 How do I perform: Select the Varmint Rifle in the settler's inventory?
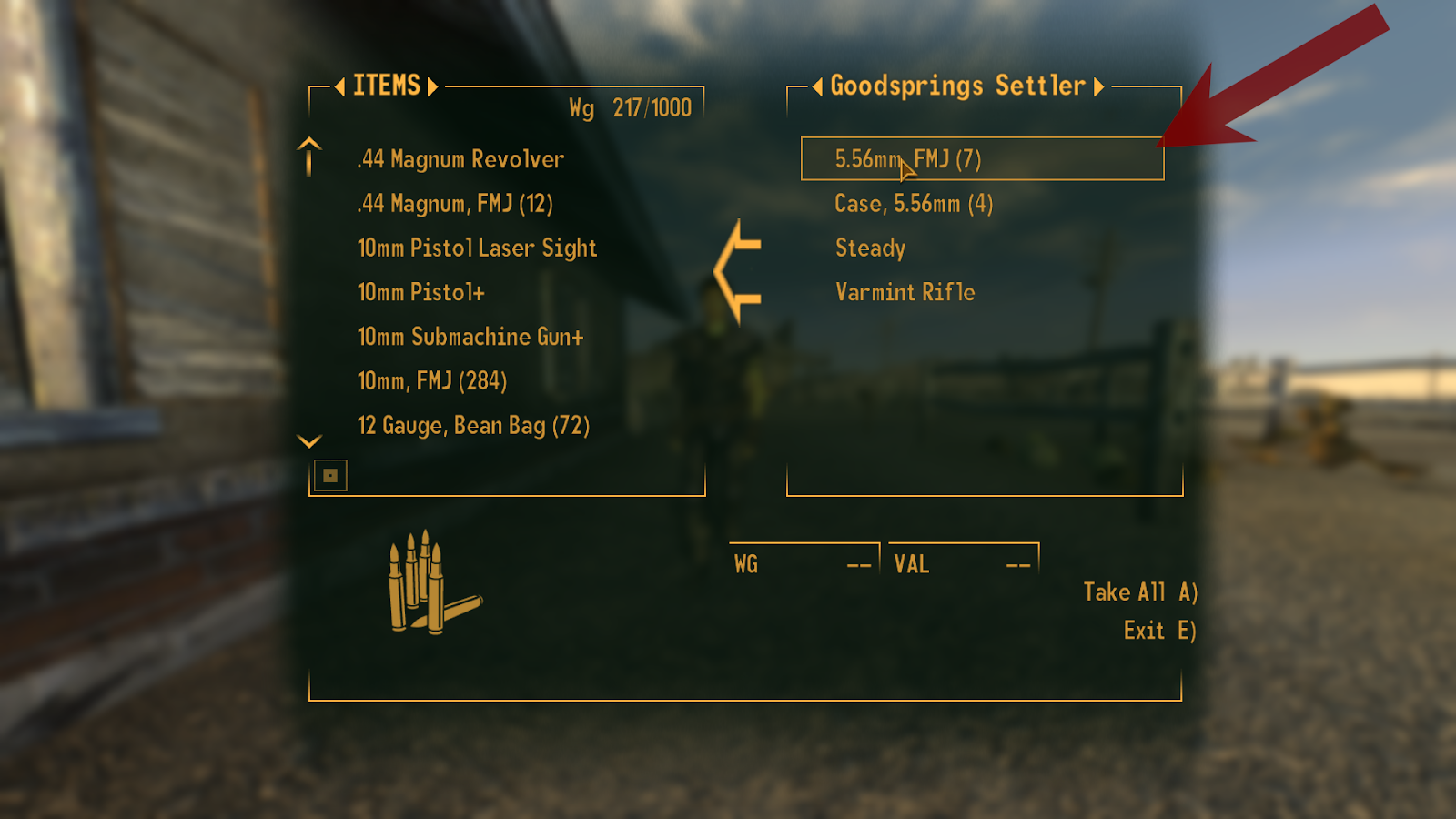(x=904, y=292)
